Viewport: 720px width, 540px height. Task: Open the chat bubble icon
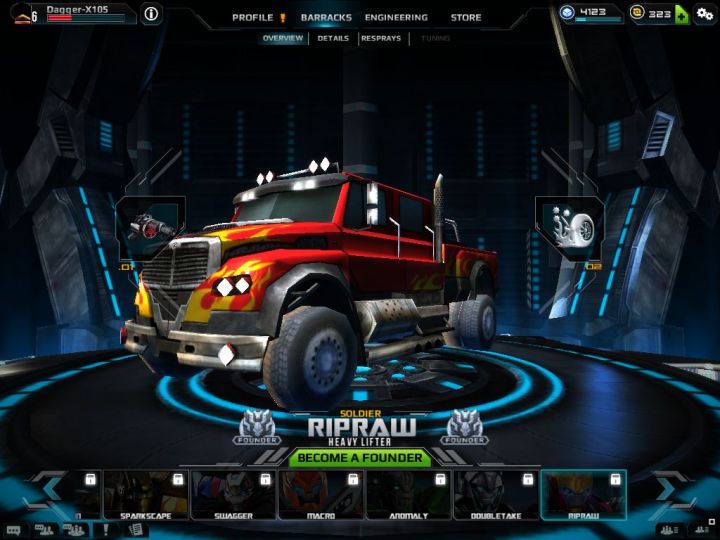pos(13,530)
